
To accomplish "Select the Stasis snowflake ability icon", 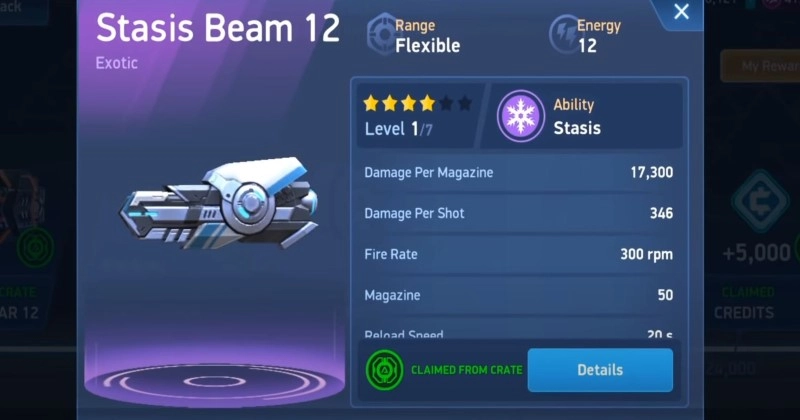I will click(520, 115).
